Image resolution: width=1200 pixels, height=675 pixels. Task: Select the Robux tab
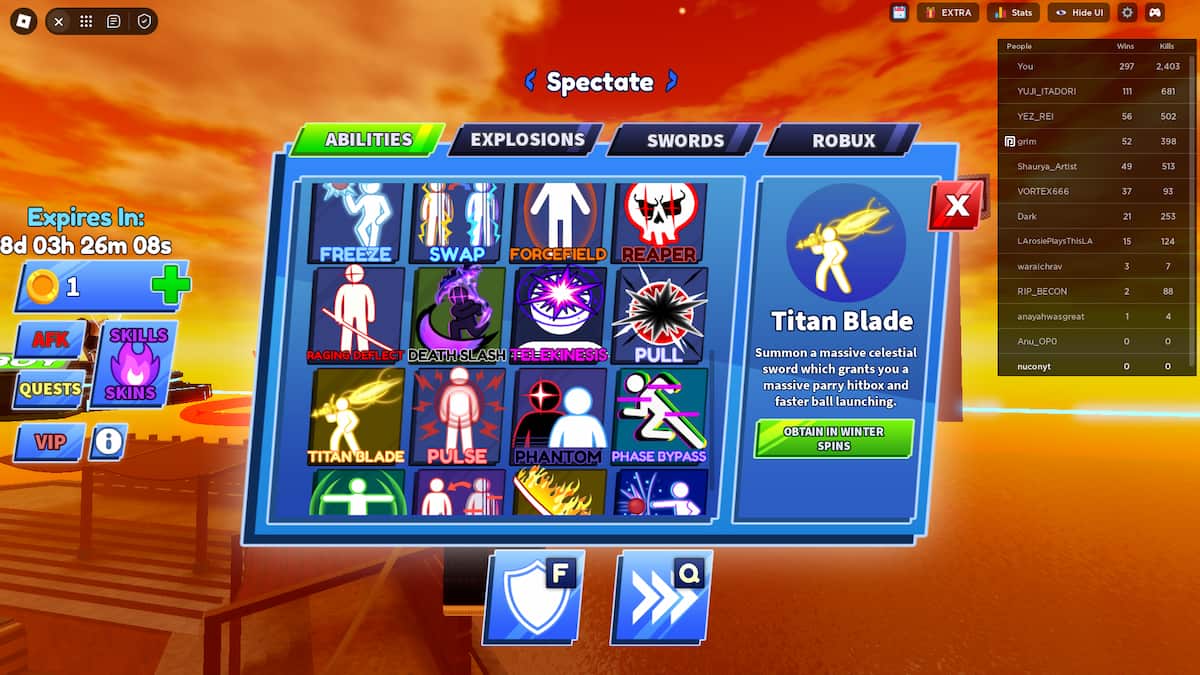tap(843, 140)
